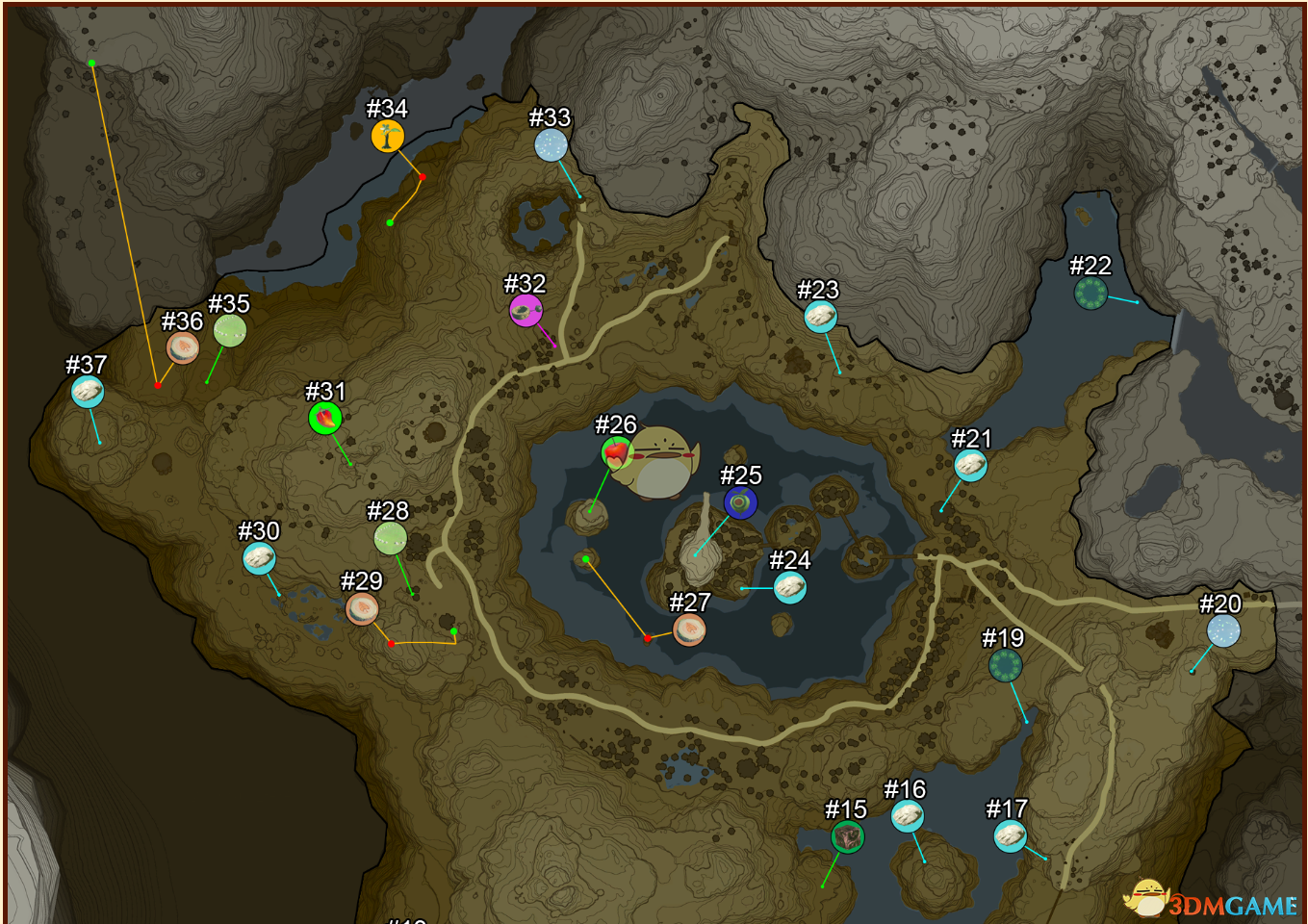Select map marker #34 with palm tree icon
The width and height of the screenshot is (1308, 924).
[x=387, y=137]
